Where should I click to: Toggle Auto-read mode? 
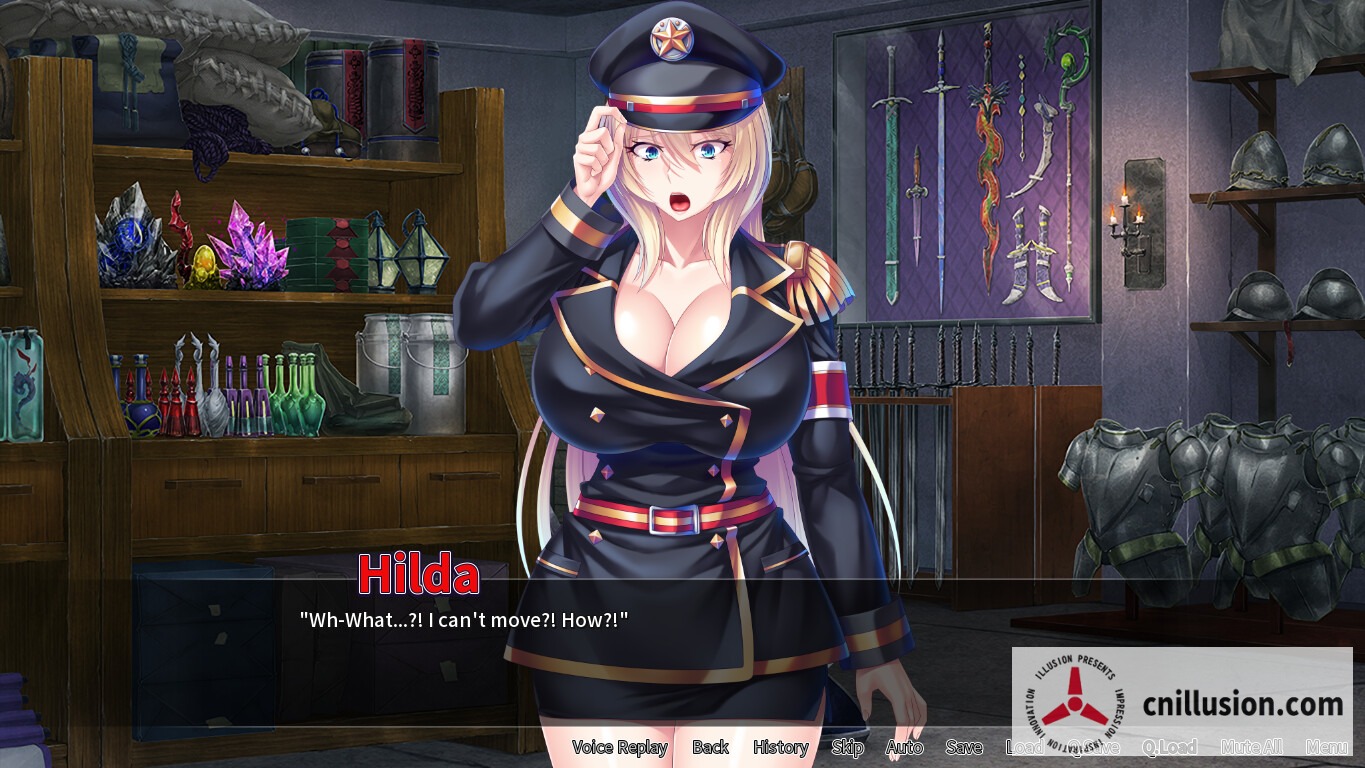(903, 747)
